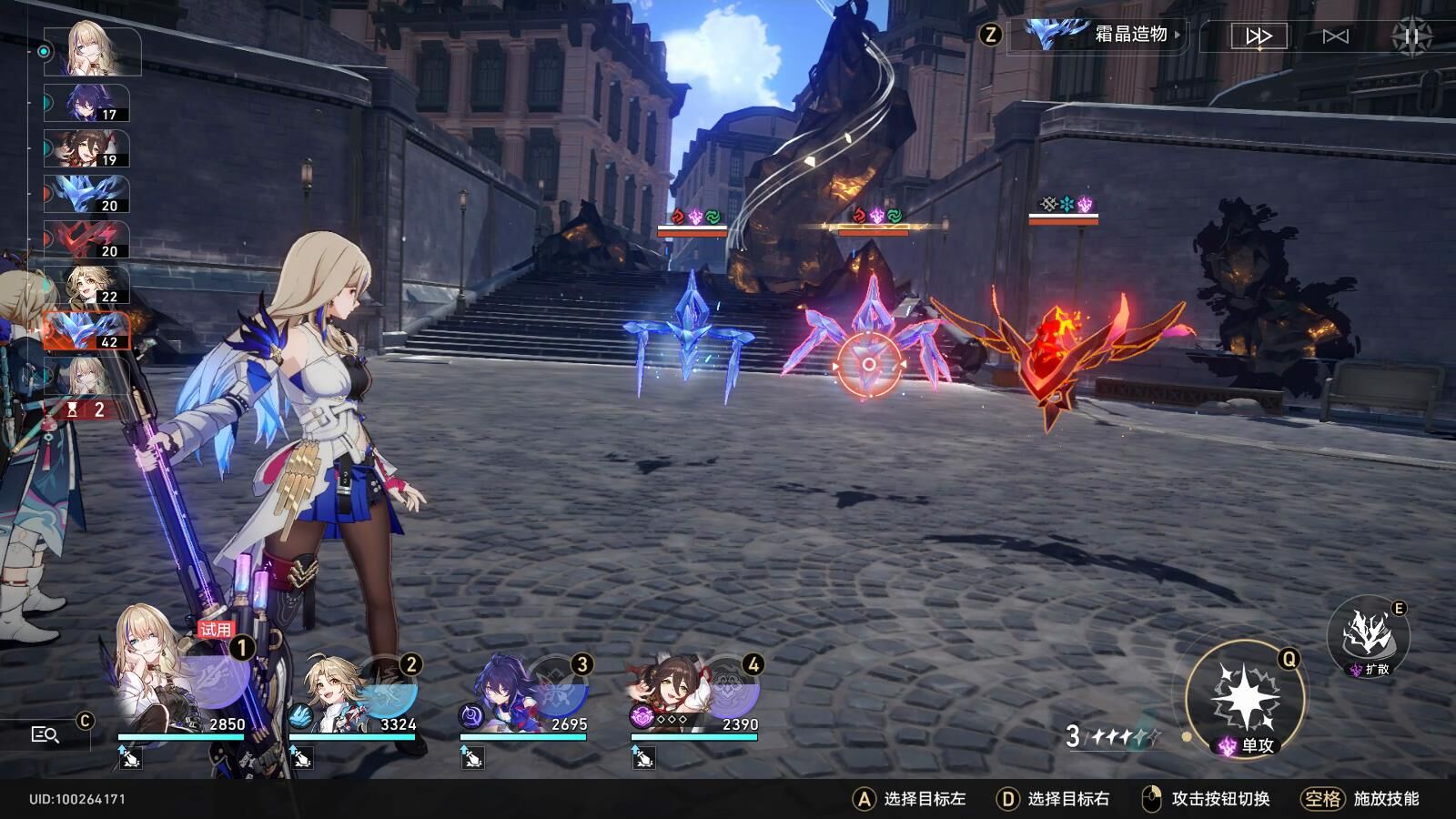The width and height of the screenshot is (1456, 819).
Task: Click the turn-order portrait with action value 19
Action: click(87, 149)
